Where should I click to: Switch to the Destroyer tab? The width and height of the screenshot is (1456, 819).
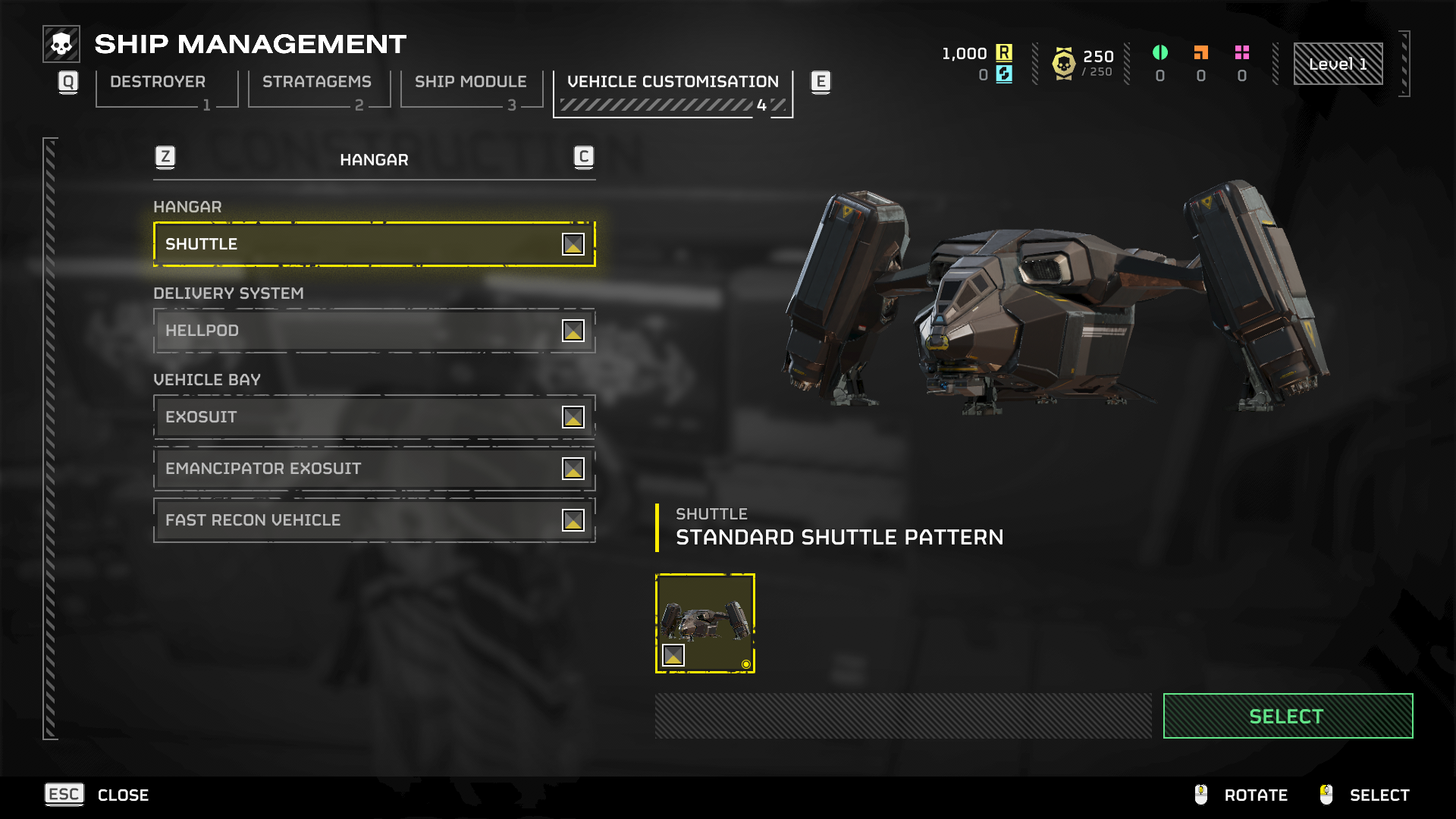tap(158, 82)
